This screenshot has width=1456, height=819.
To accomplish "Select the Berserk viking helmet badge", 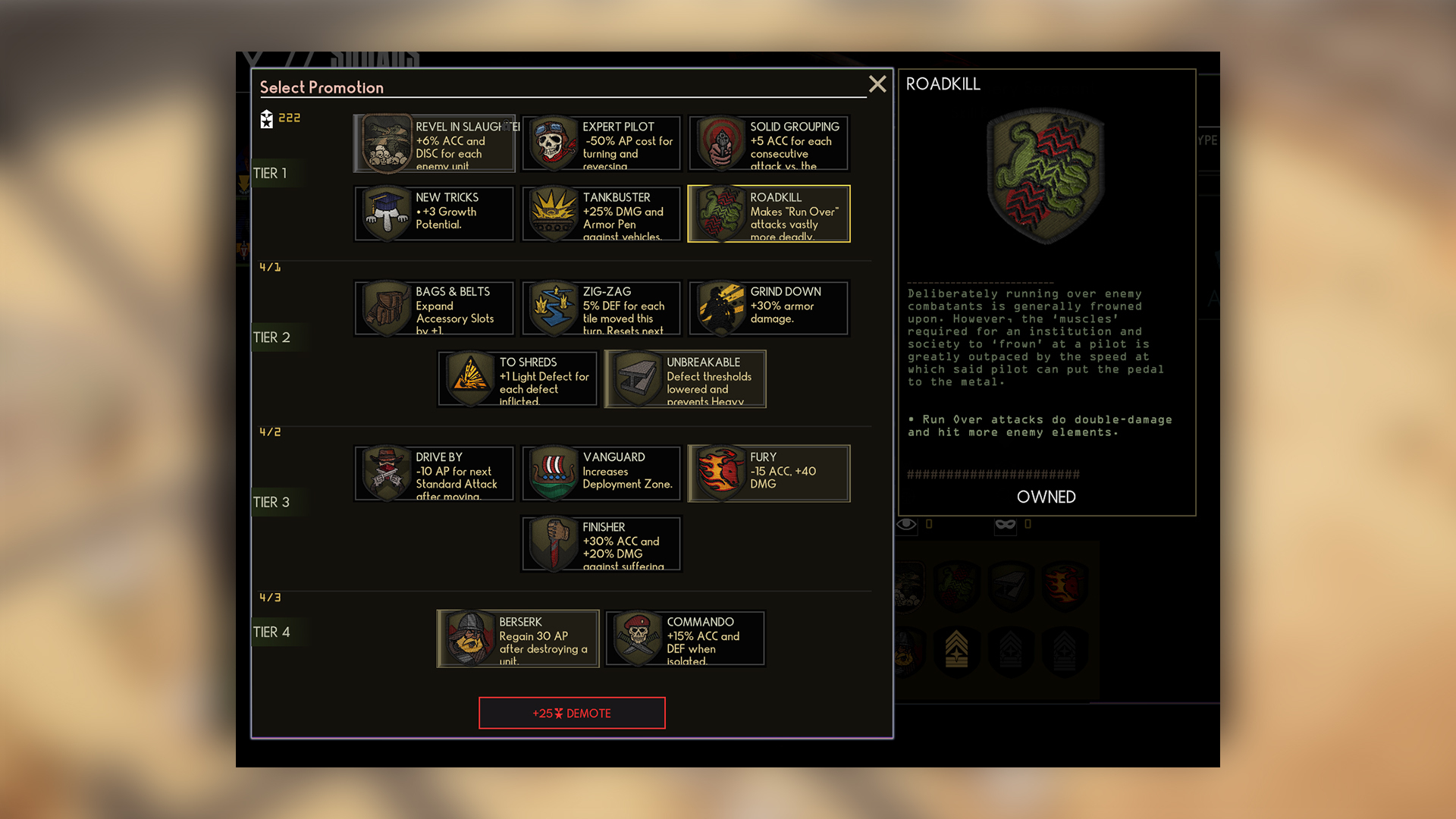I will [469, 638].
